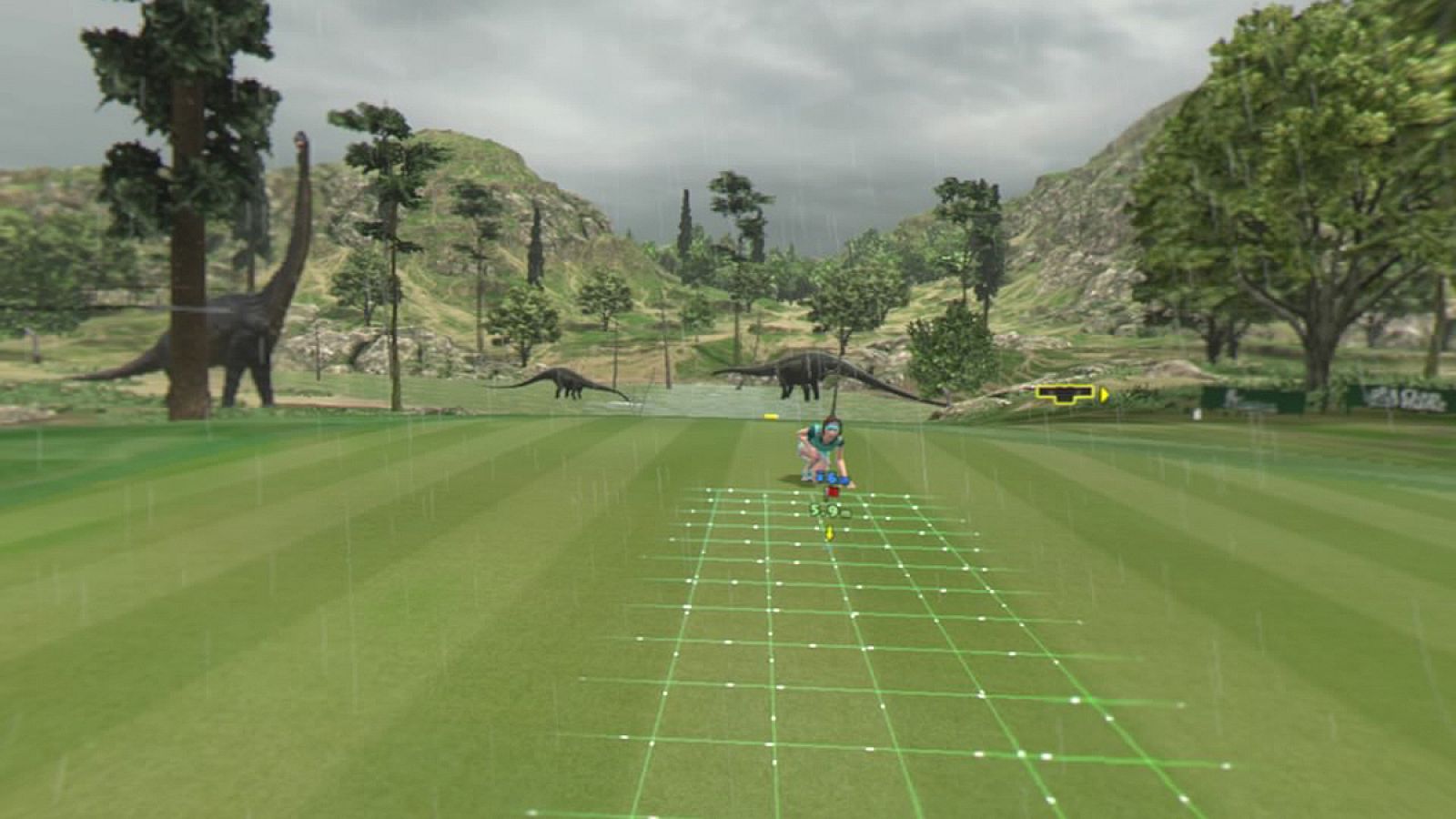
Task: Click the yellow-outlined hole marker on the right
Action: click(x=1065, y=395)
